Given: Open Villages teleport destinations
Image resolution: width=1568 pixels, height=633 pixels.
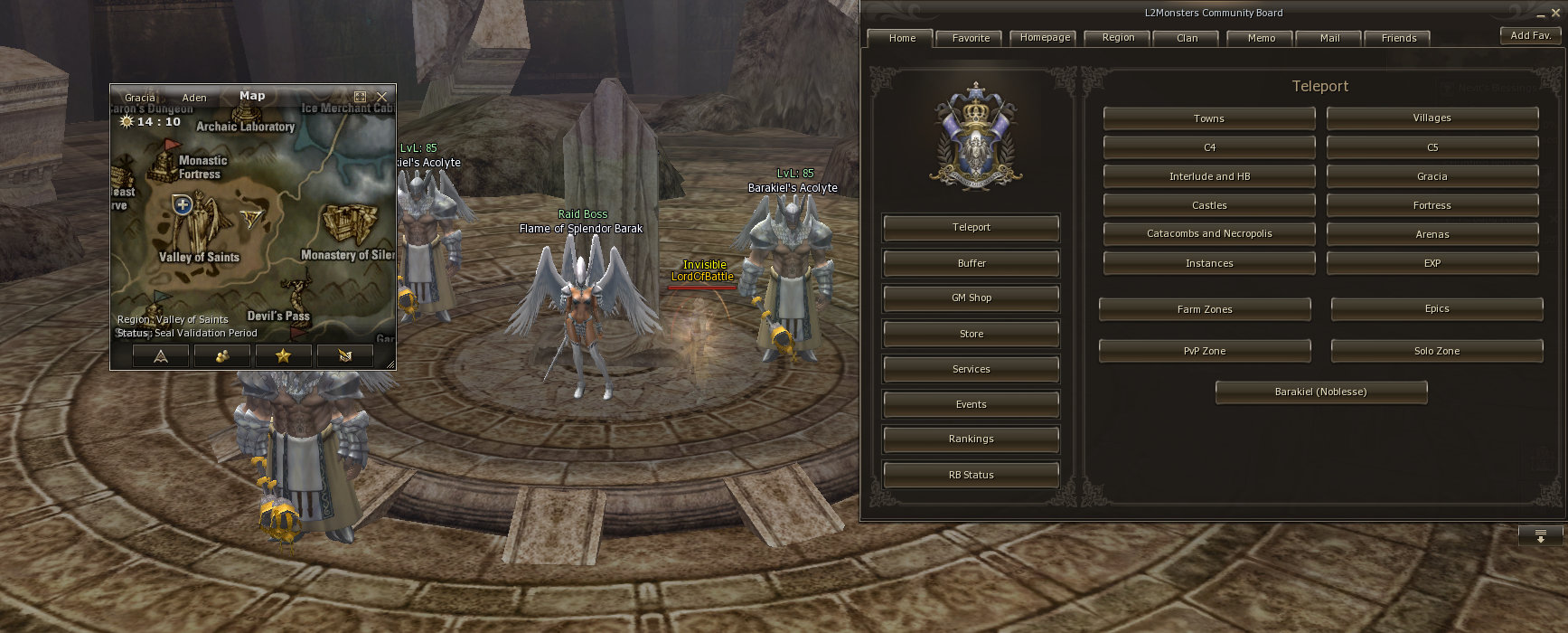Looking at the screenshot, I should tap(1432, 118).
